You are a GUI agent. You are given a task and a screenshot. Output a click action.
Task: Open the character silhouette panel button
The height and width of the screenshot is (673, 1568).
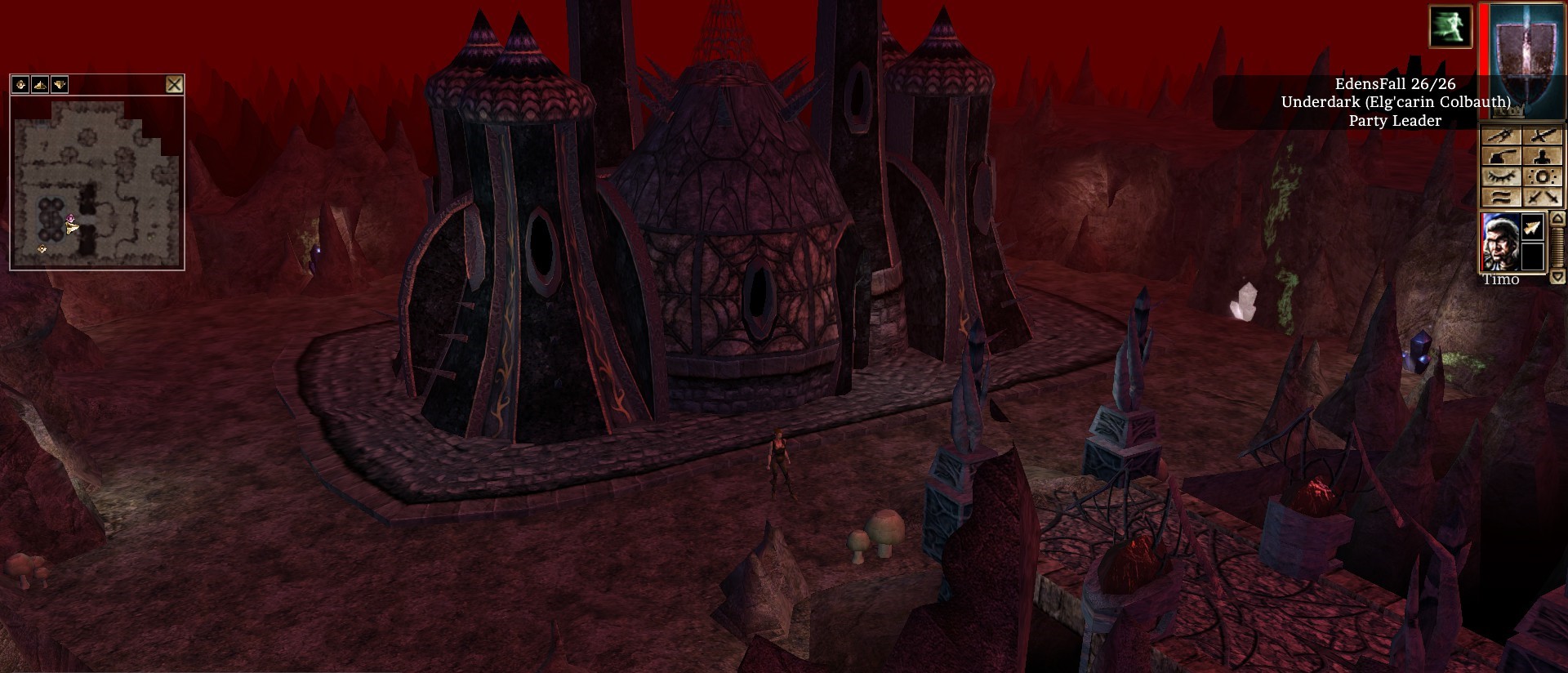coord(1543,157)
